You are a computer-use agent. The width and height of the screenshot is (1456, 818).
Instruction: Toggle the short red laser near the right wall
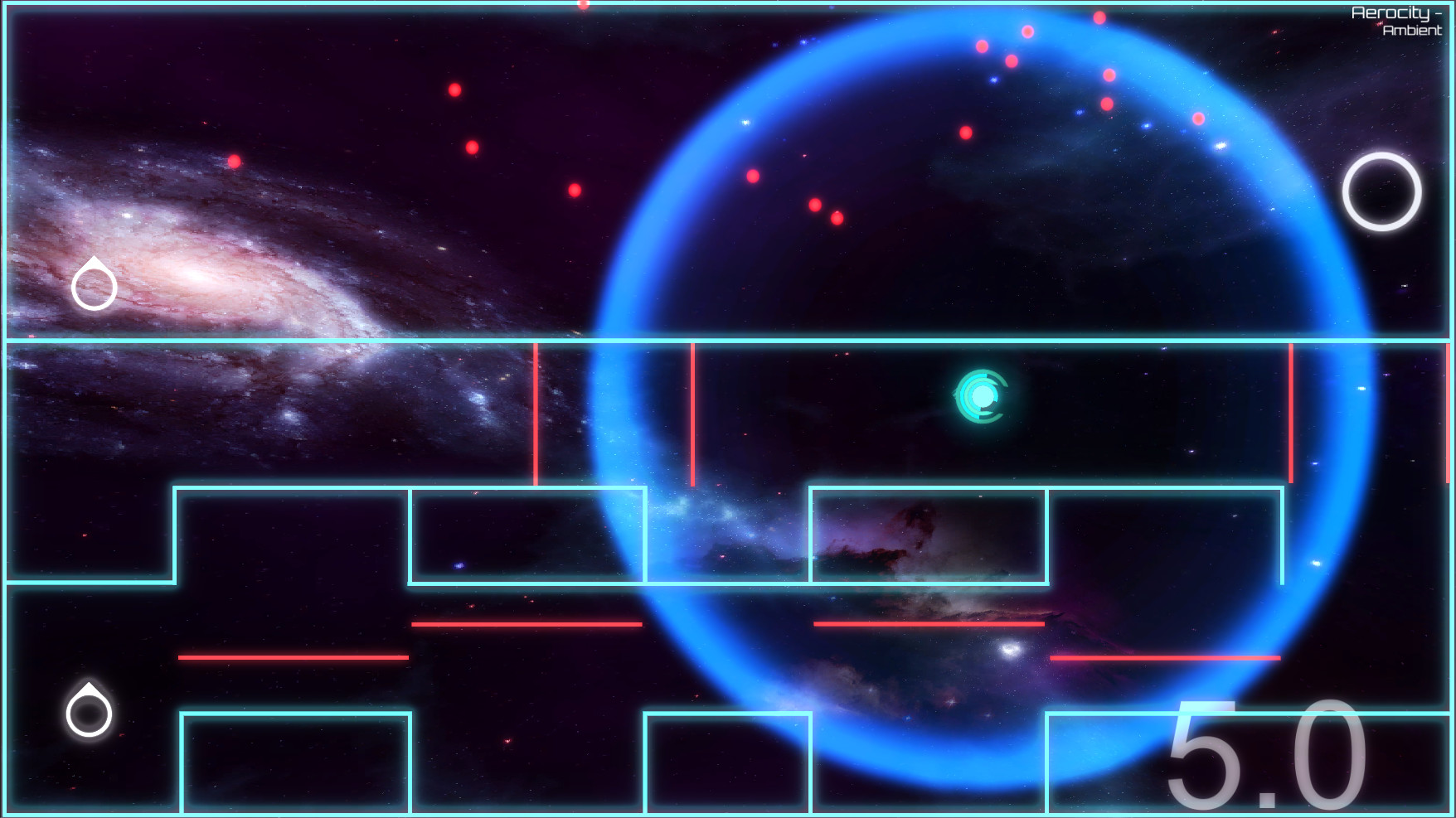click(x=1293, y=414)
